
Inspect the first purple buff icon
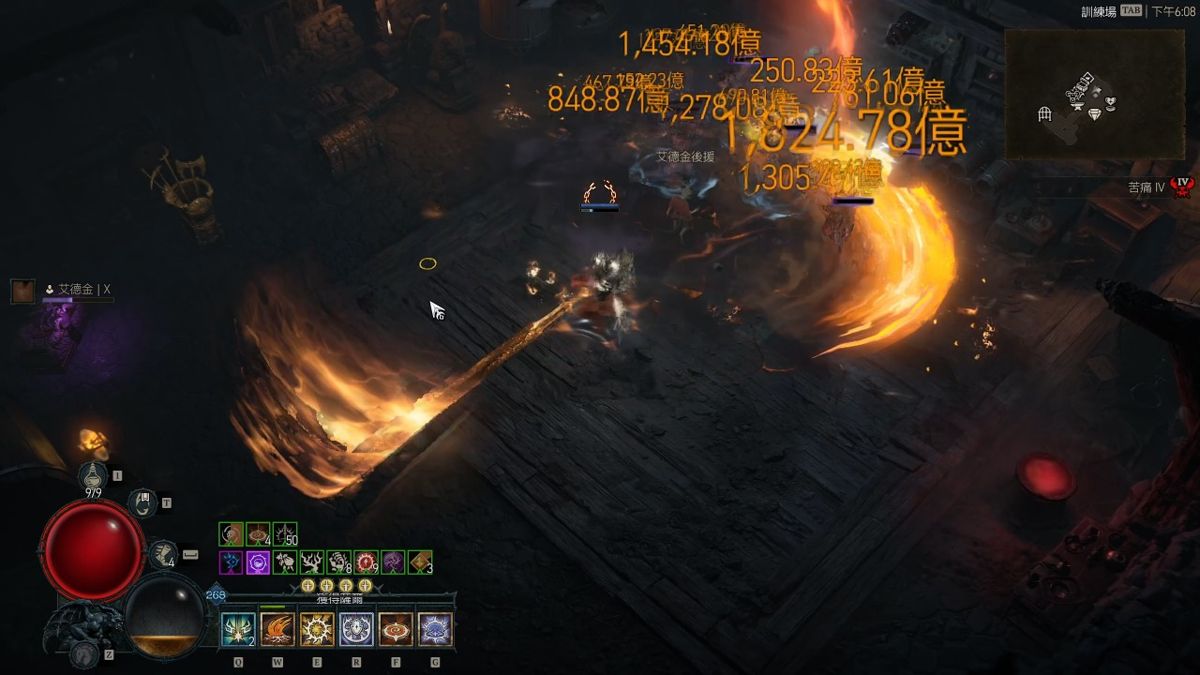point(231,563)
